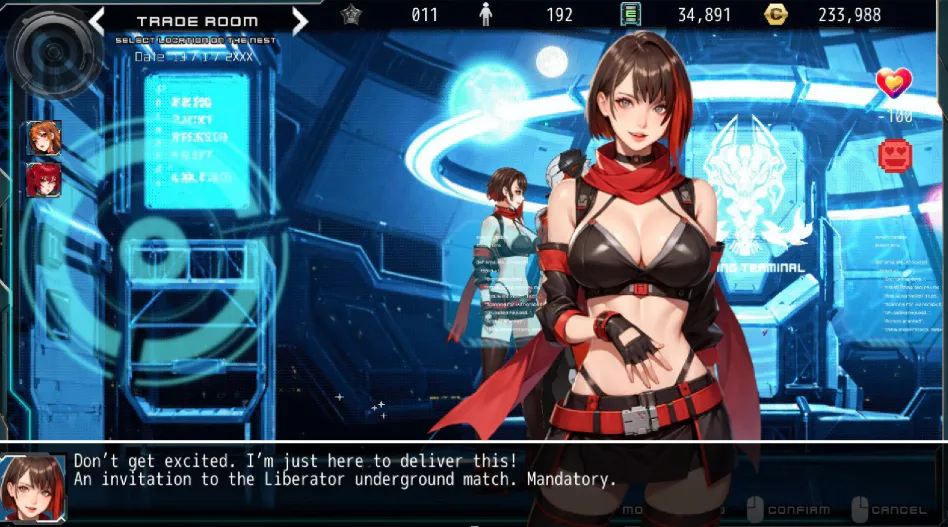Select the red-haired character portrait
This screenshot has width=948, height=527.
44,180
